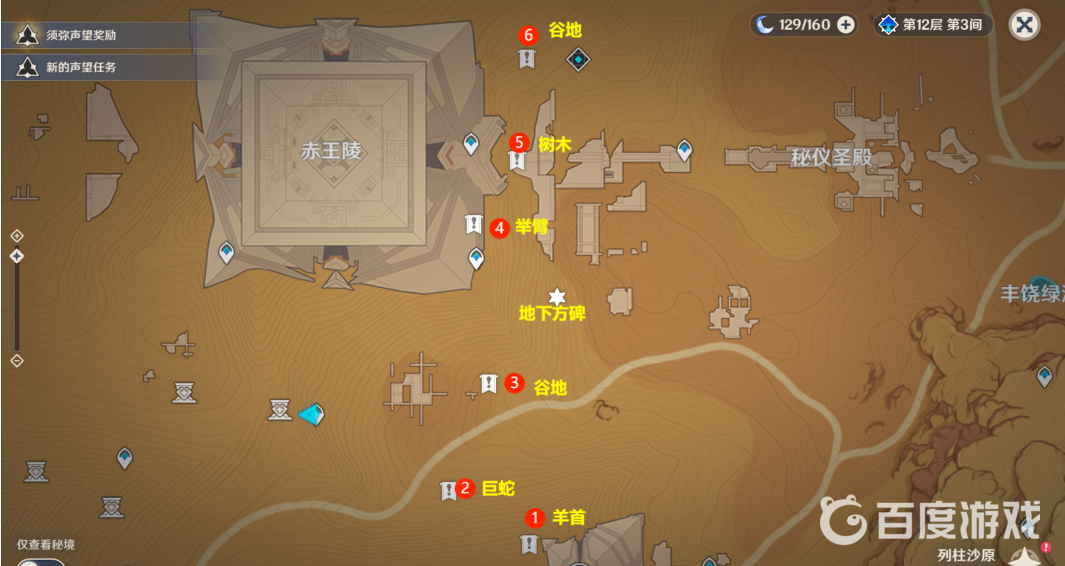Add Original Resin using the plus button
The image size is (1065, 566).
[846, 25]
